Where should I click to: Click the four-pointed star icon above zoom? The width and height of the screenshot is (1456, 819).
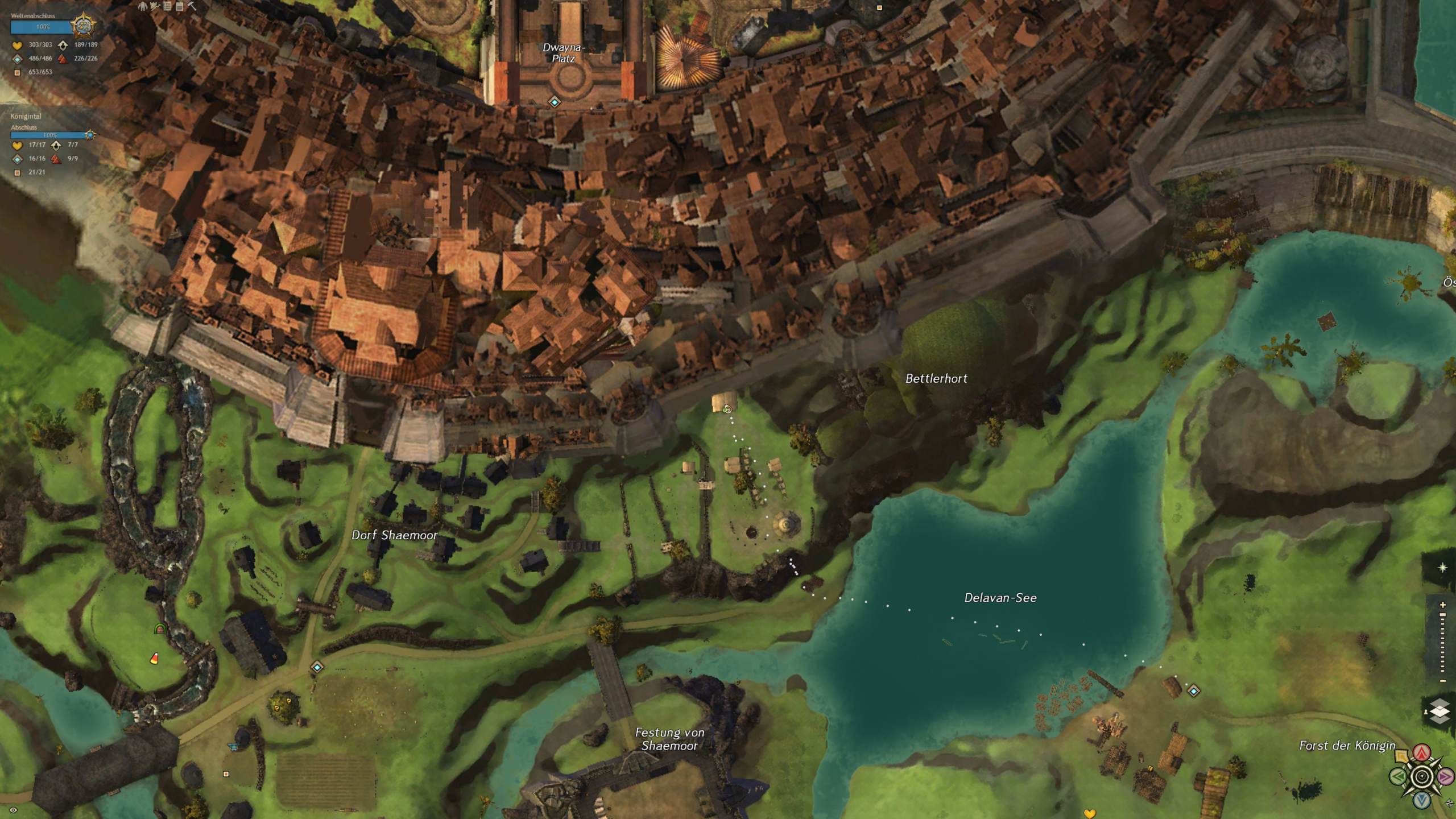(1442, 568)
